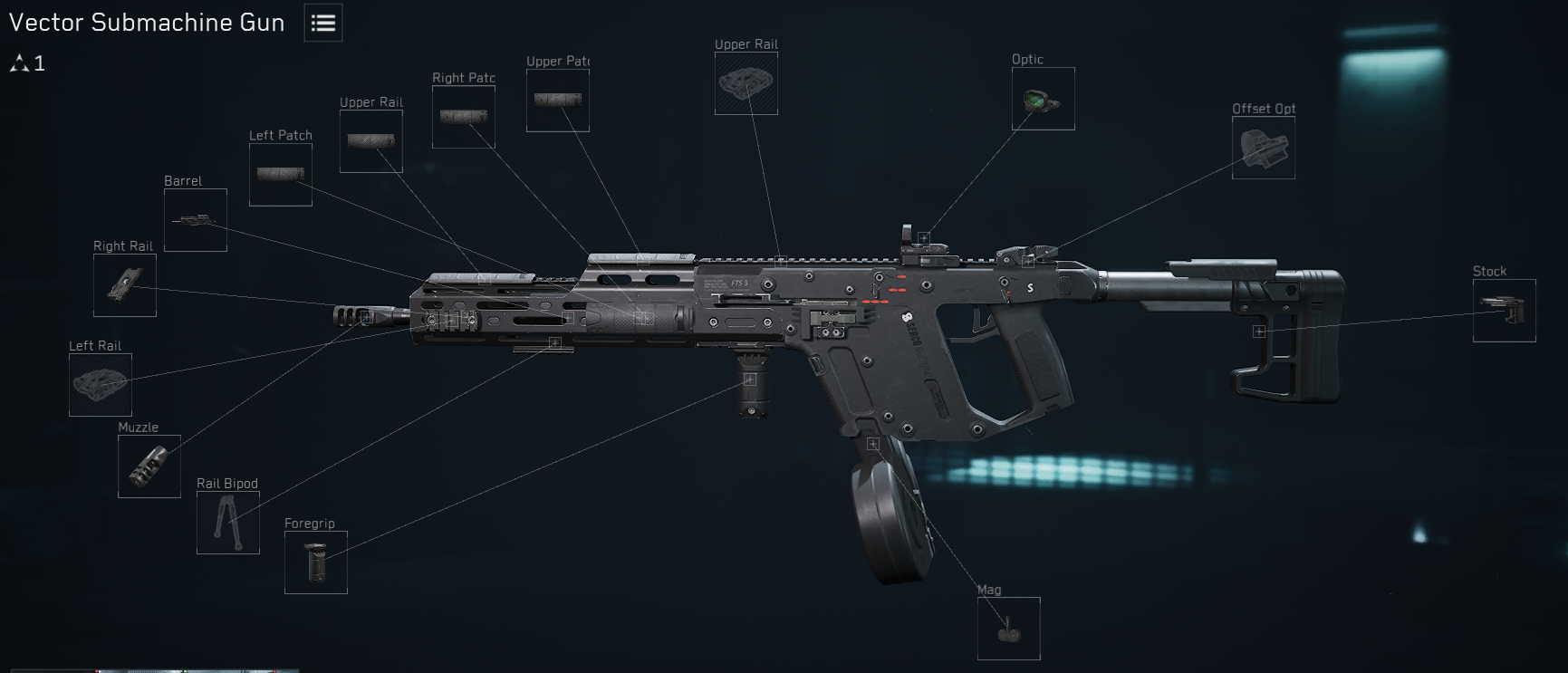
Task: Open the Optic attachment slot
Action: click(1043, 98)
